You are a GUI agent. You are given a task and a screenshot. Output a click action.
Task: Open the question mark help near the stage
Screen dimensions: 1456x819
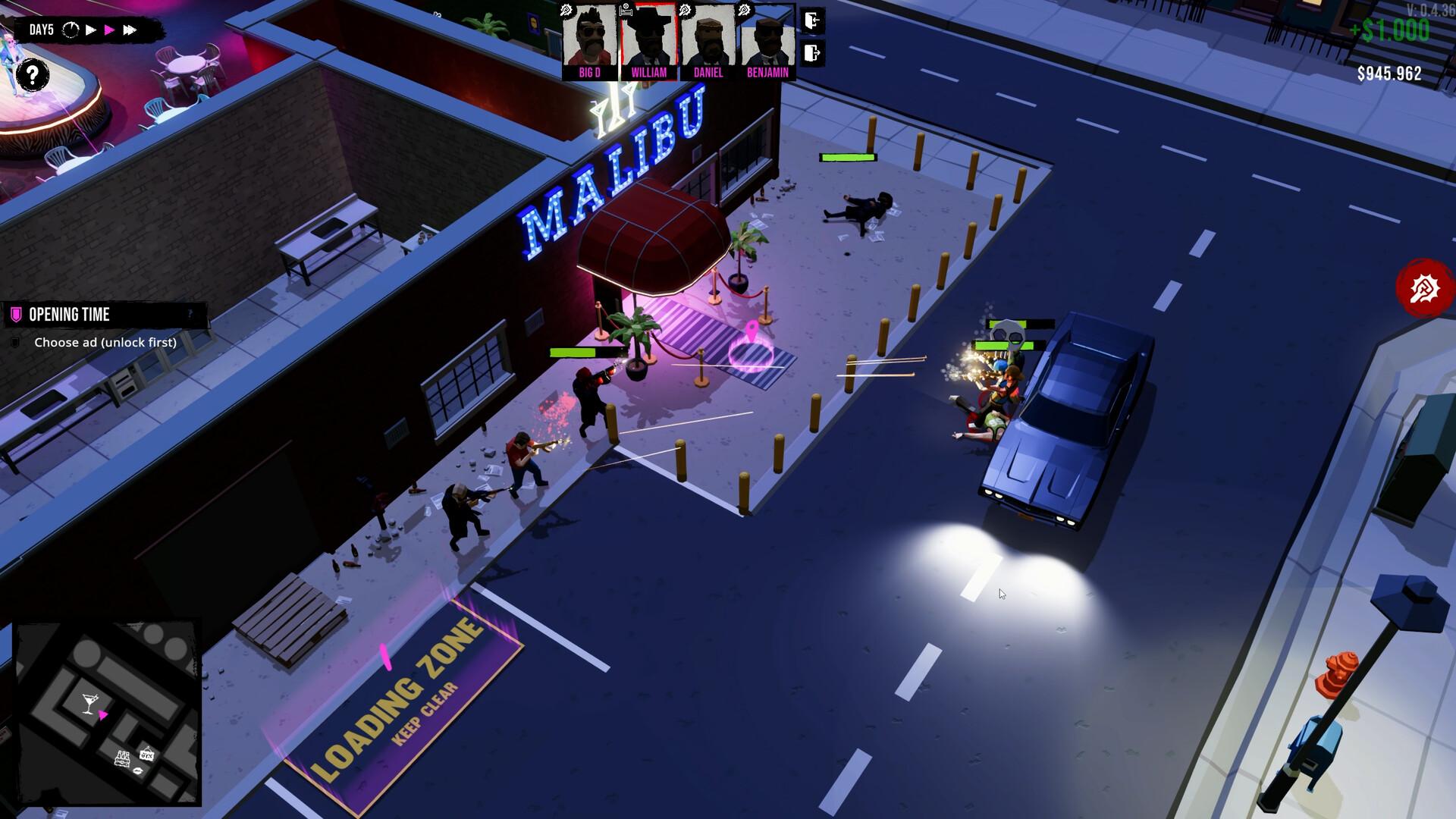(31, 75)
